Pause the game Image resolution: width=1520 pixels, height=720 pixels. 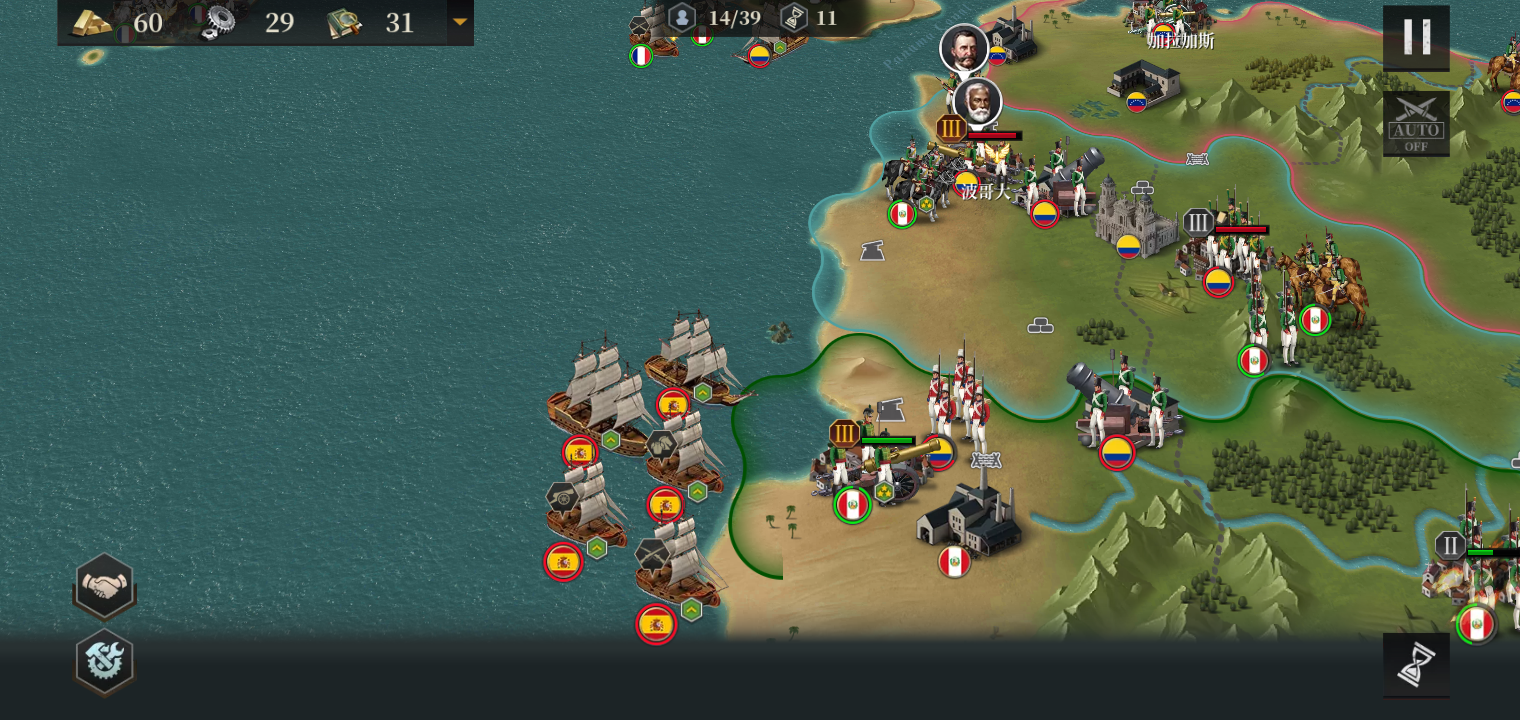1416,37
